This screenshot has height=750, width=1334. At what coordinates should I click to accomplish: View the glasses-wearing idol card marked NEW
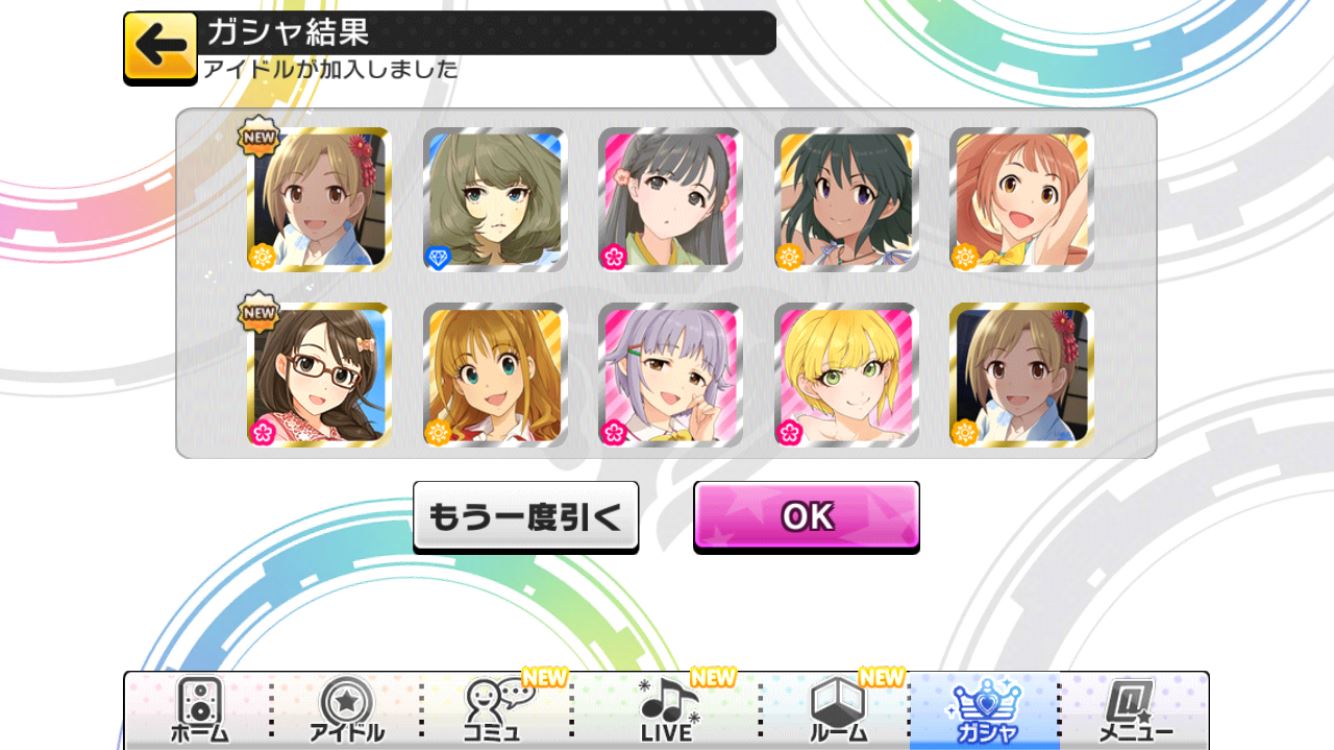click(x=319, y=375)
